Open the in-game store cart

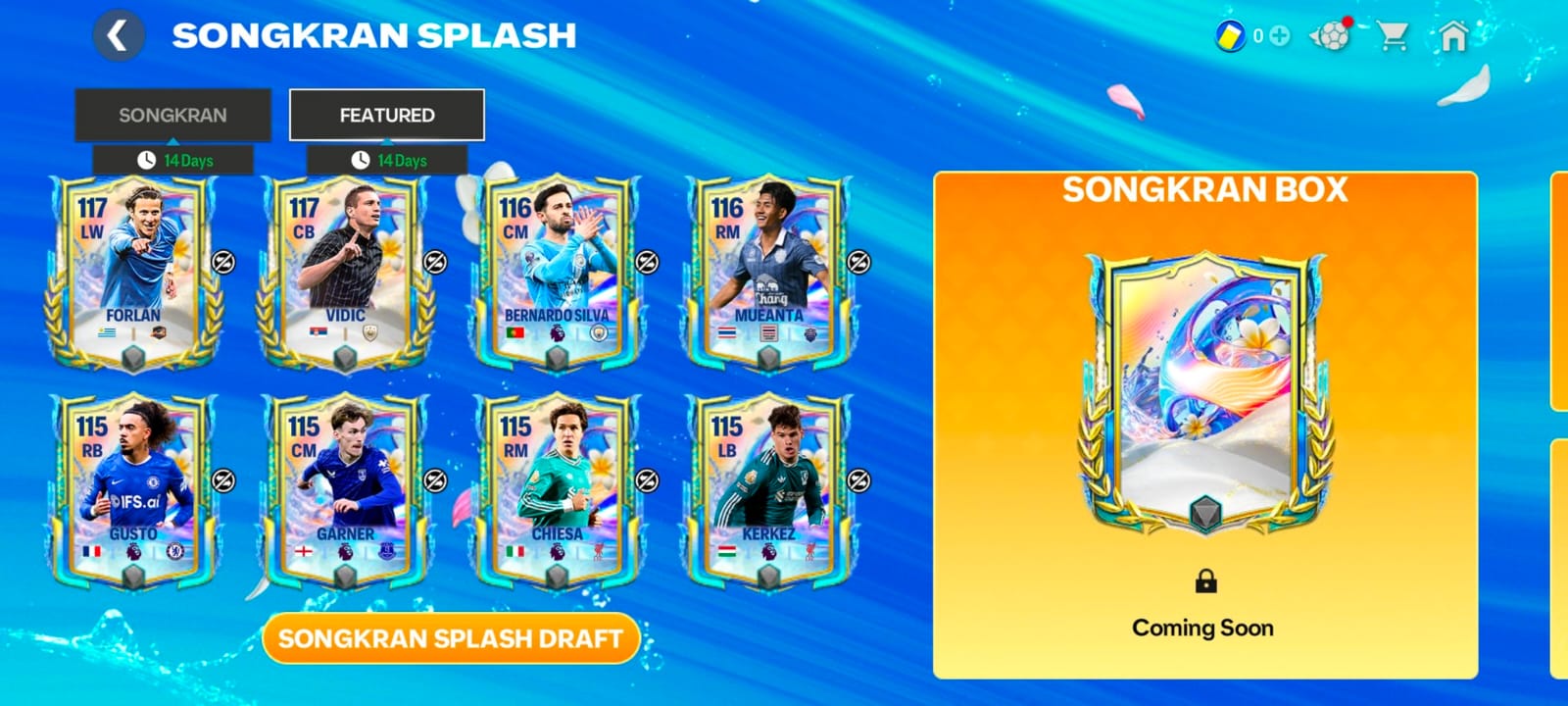(x=1392, y=37)
